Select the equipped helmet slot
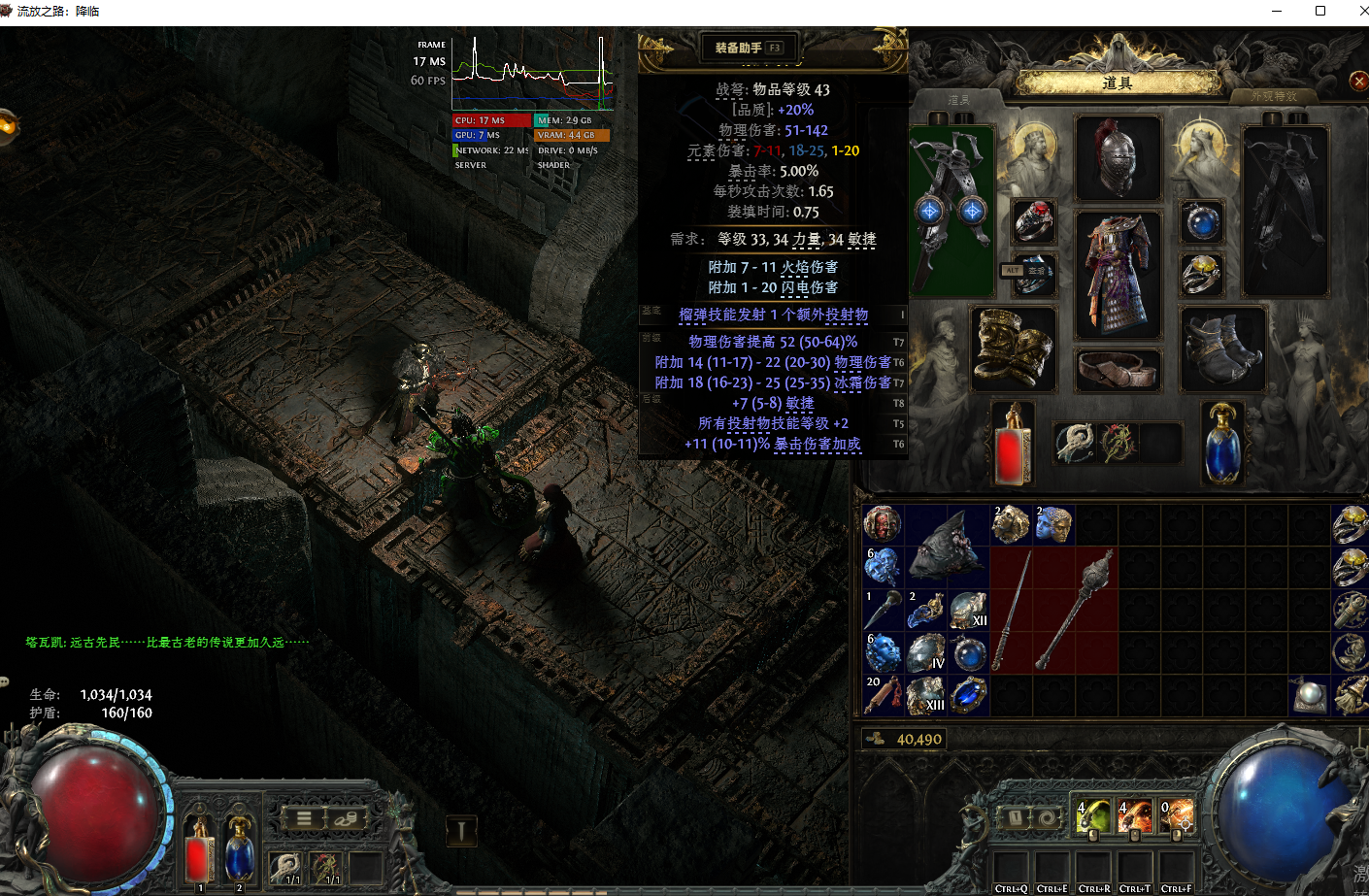The width and height of the screenshot is (1369, 896). pos(1118,158)
